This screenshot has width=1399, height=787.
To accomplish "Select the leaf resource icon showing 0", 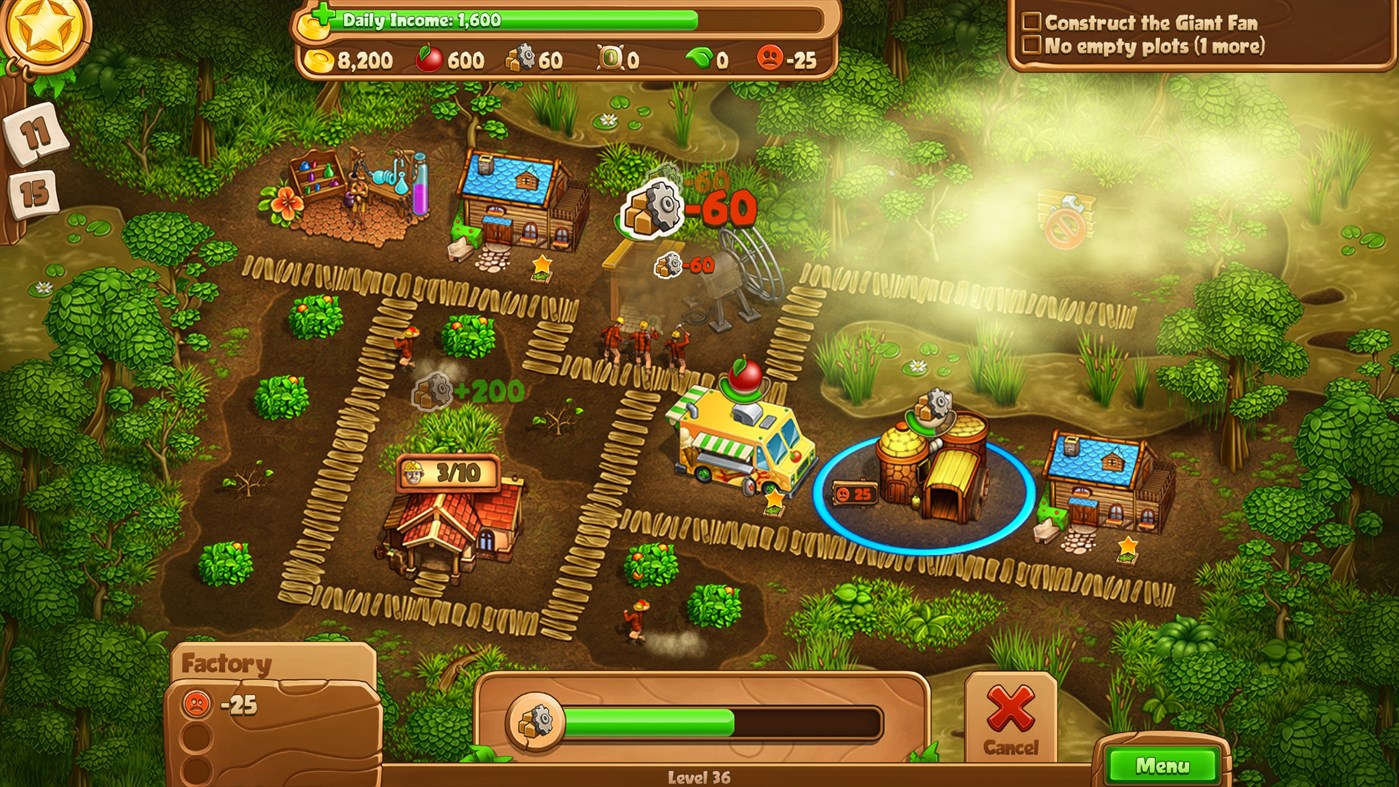I will [699, 59].
